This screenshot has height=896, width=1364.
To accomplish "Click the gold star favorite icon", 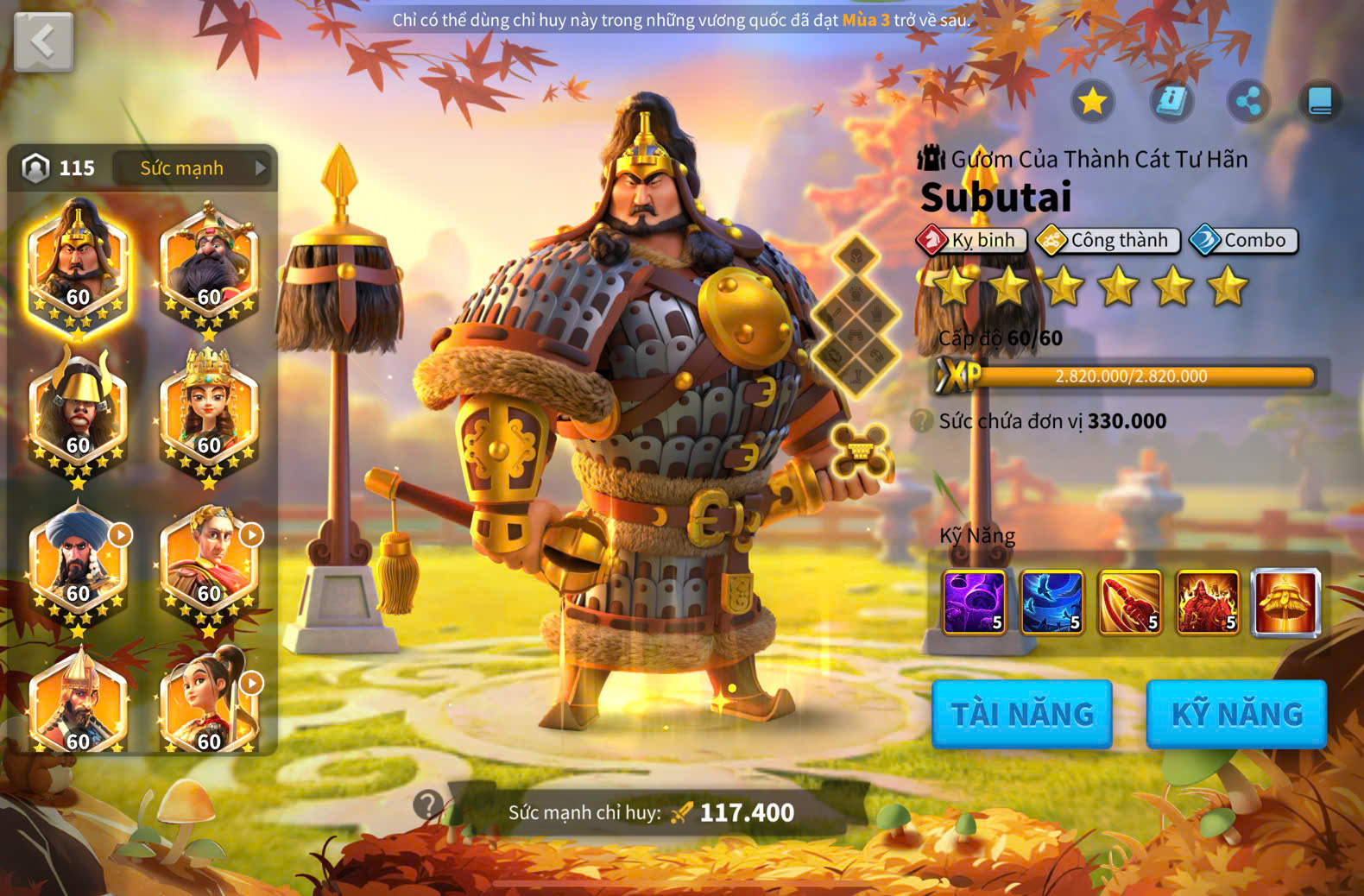I will click(1093, 102).
